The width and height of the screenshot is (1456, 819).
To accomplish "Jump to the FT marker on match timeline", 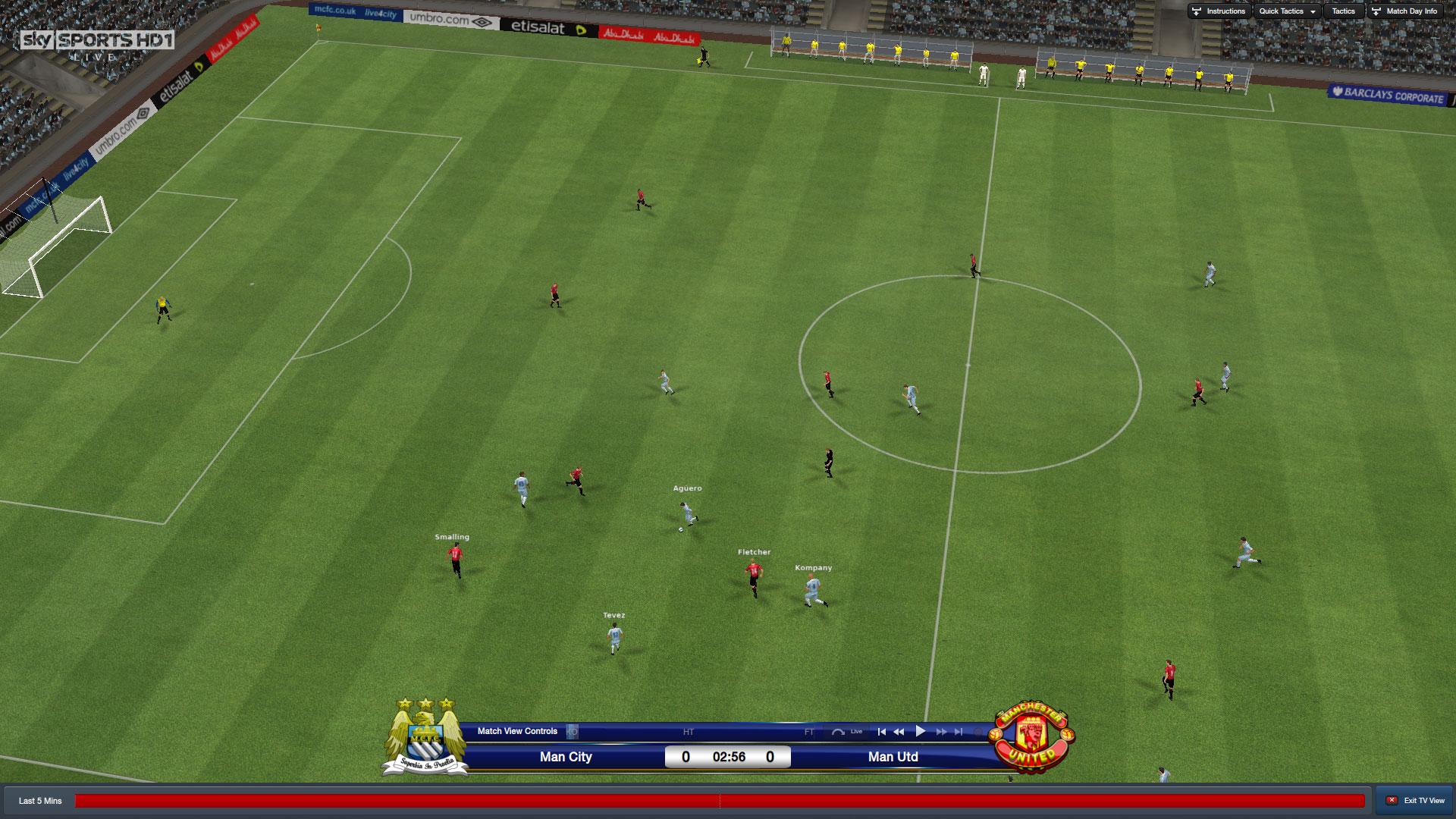I will (809, 732).
